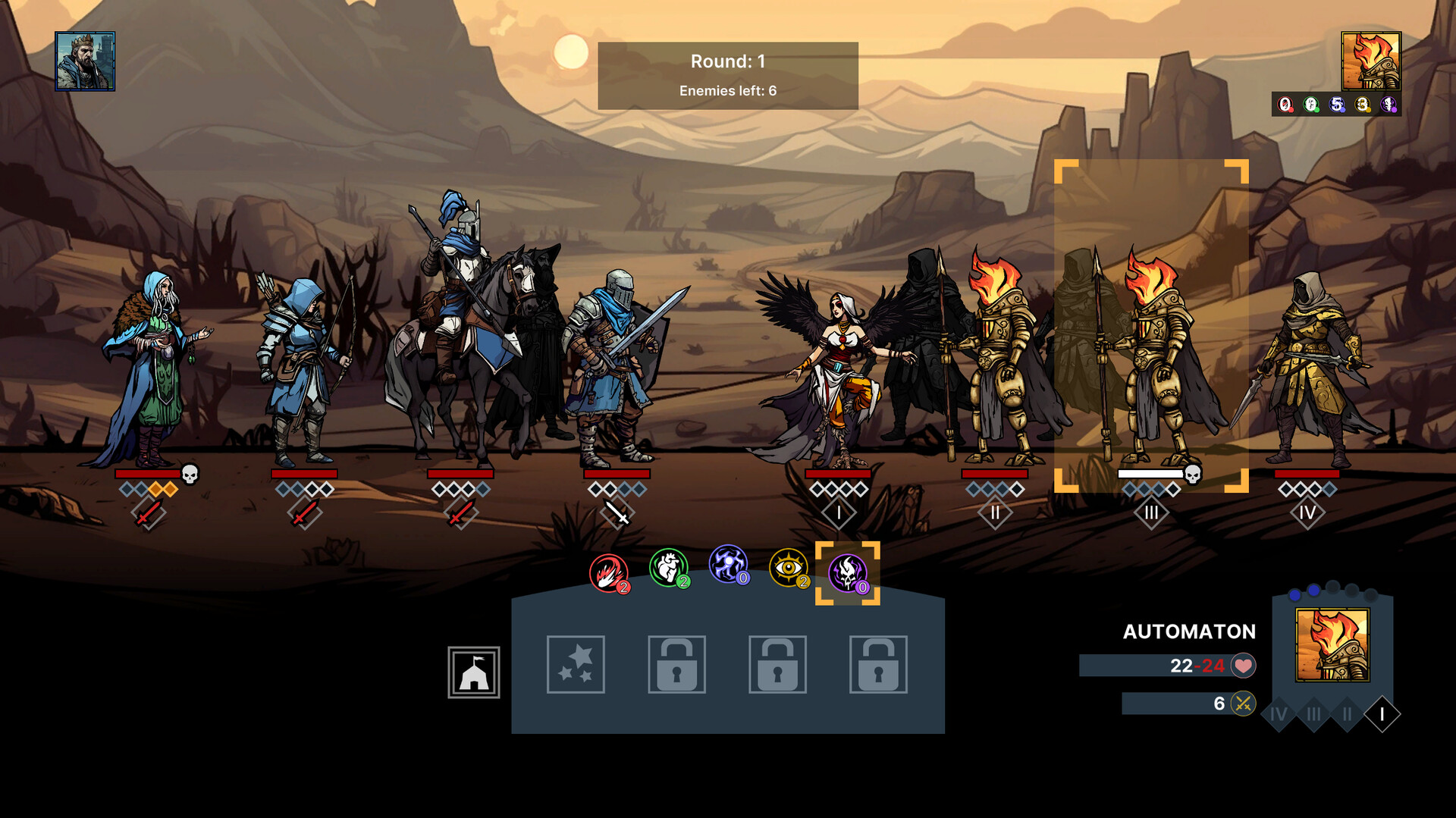Choose the blue vortex mana orb
Viewport: 1456px width, 818px height.
pyautogui.click(x=728, y=565)
